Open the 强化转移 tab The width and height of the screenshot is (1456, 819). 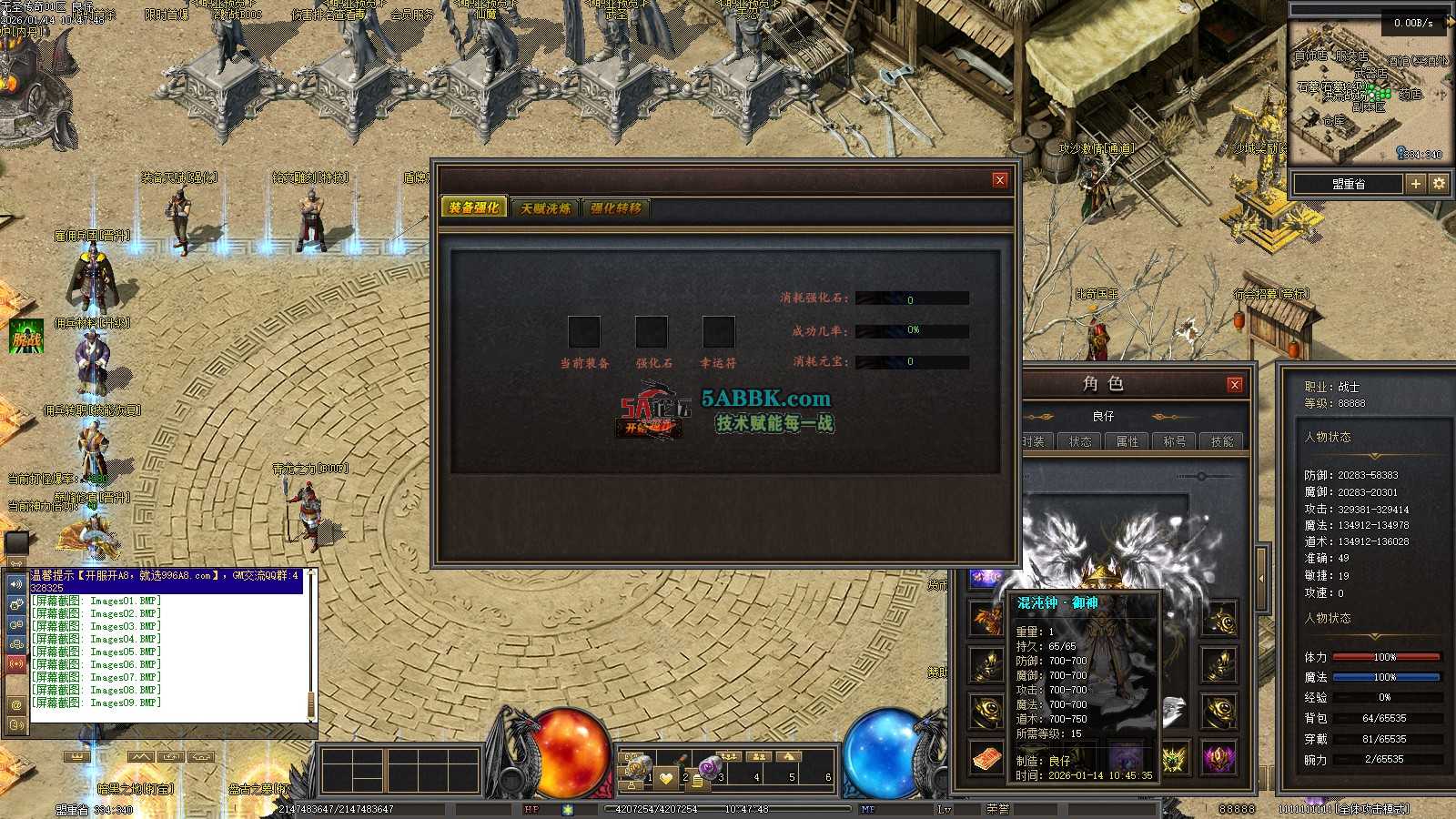pyautogui.click(x=616, y=208)
